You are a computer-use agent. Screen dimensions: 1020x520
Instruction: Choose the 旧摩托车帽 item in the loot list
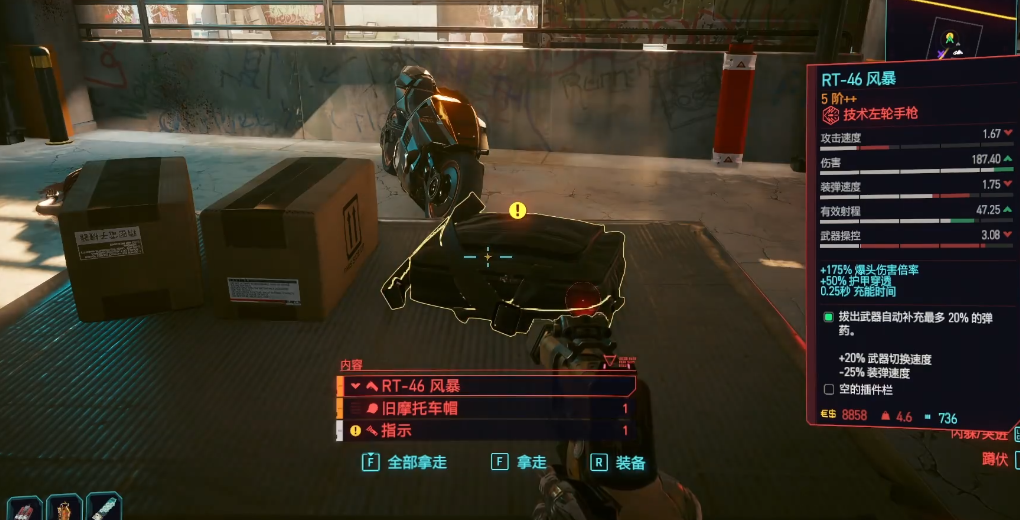coord(487,408)
